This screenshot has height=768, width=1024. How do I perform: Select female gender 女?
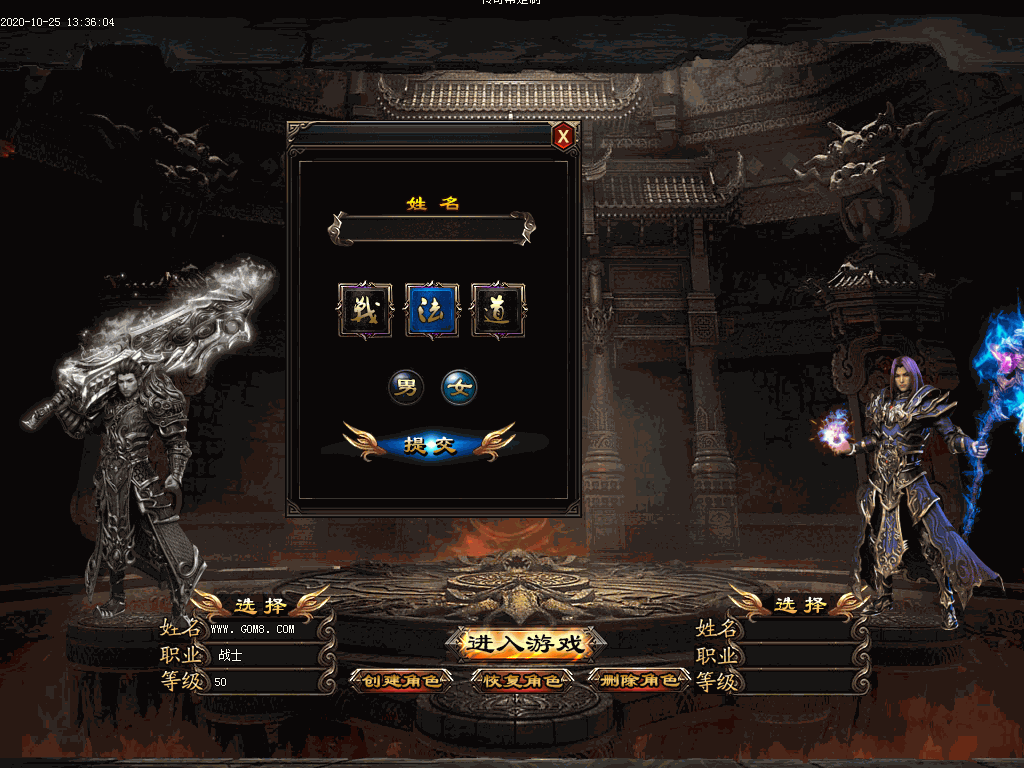[460, 387]
